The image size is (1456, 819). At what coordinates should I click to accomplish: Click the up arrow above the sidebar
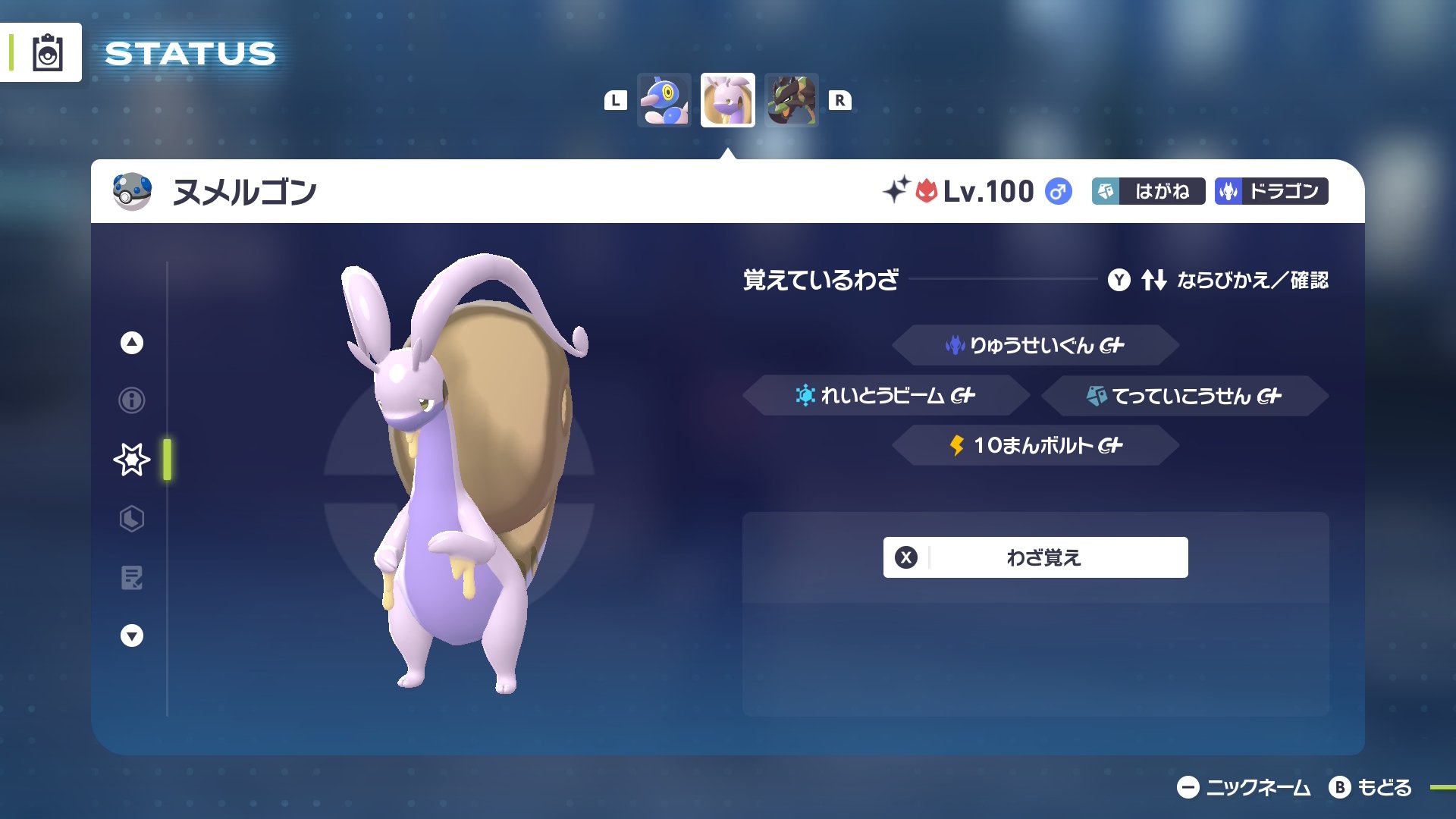[131, 342]
